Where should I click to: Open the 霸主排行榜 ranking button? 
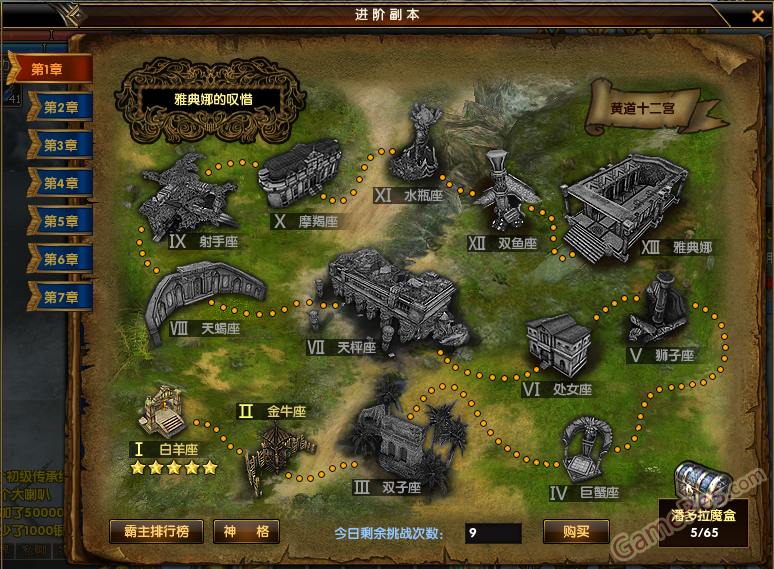pyautogui.click(x=156, y=532)
